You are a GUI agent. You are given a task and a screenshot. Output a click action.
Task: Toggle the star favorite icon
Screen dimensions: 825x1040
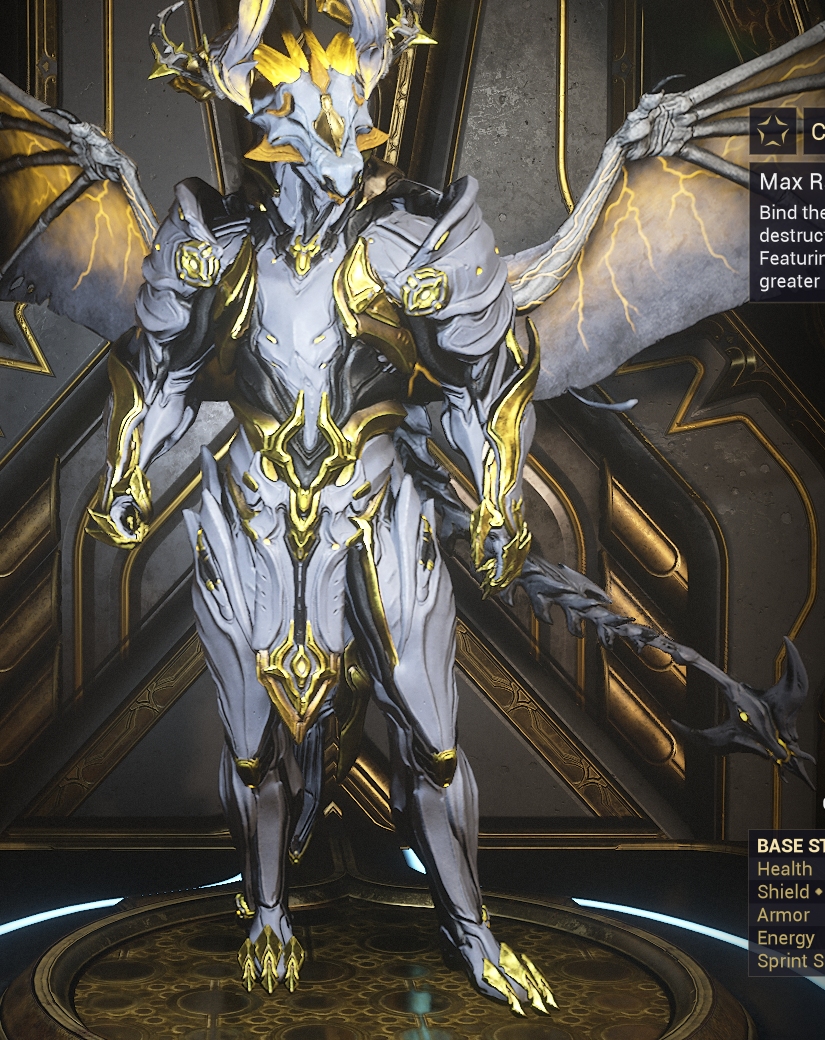tap(773, 131)
